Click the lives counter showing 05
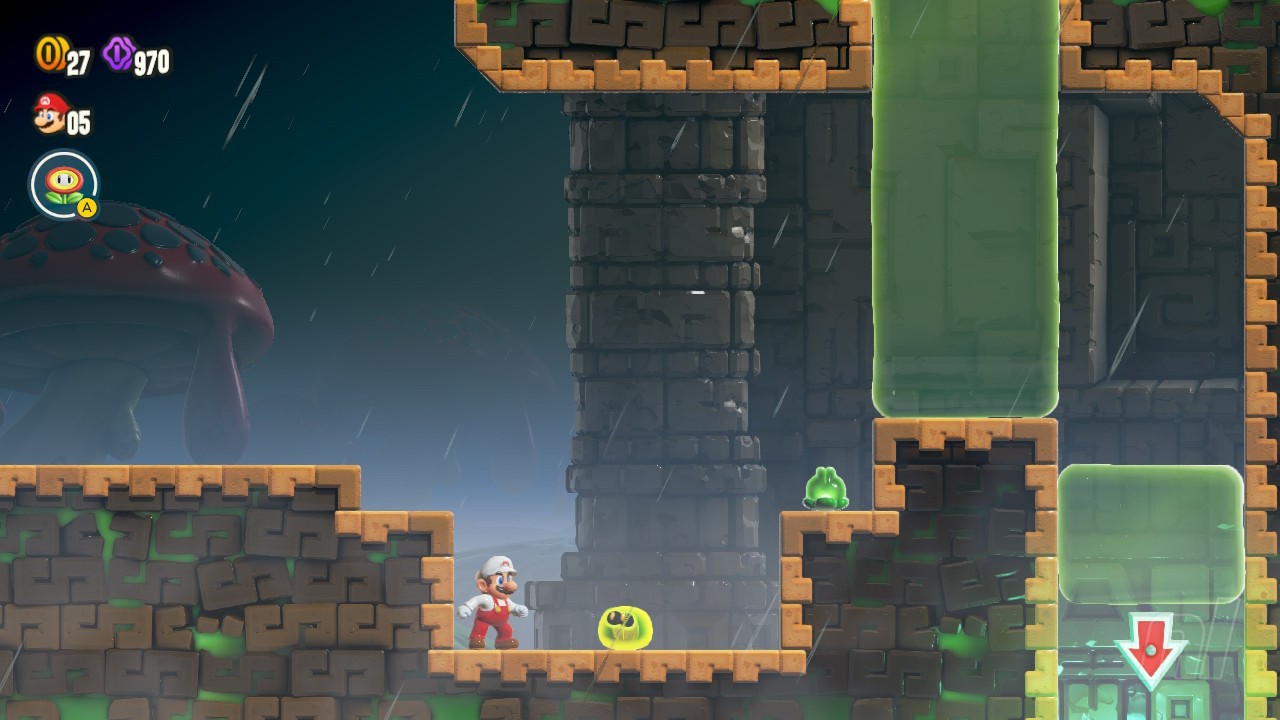The image size is (1280, 720). coord(80,123)
